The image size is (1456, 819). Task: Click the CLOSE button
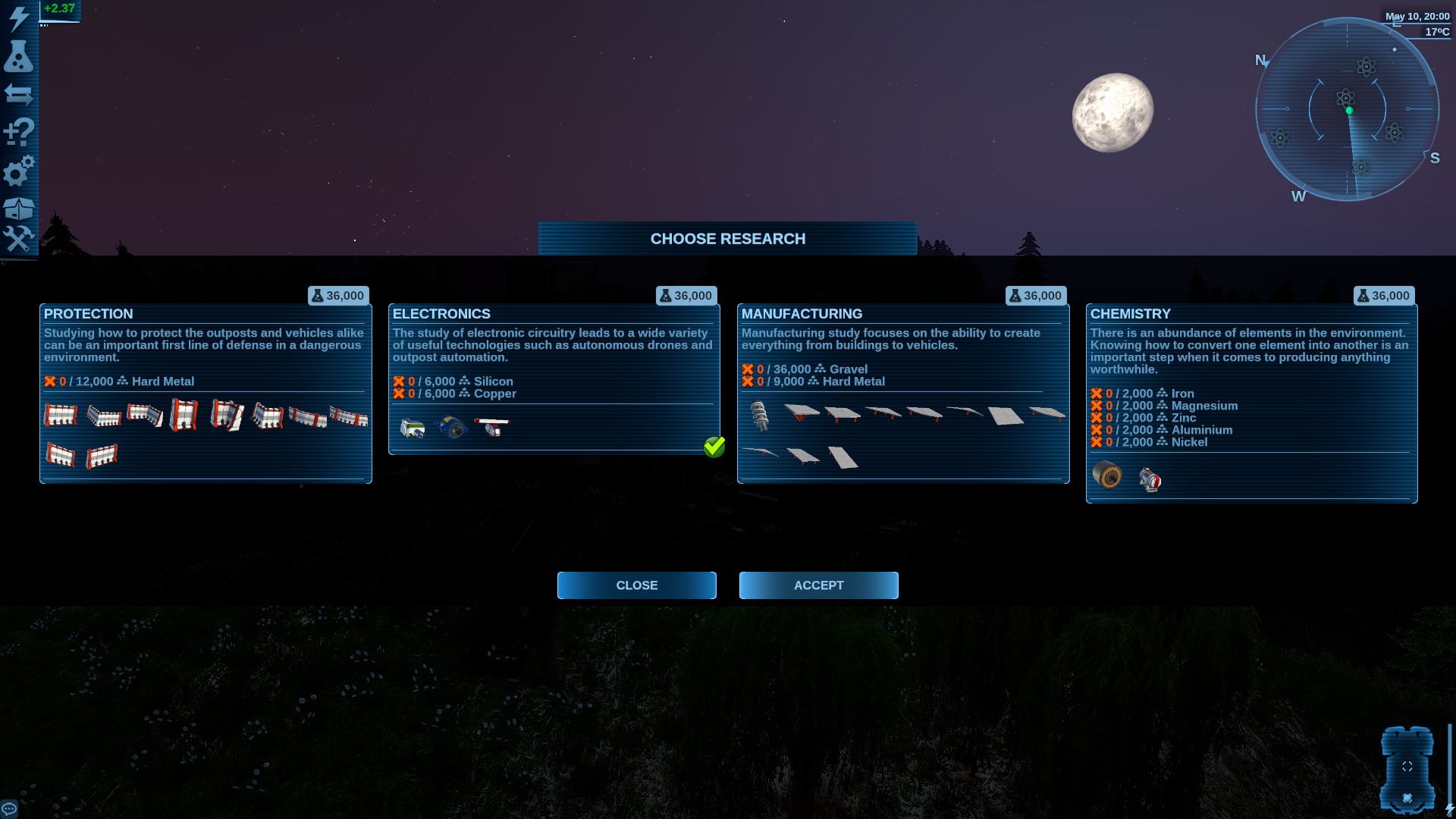click(636, 585)
